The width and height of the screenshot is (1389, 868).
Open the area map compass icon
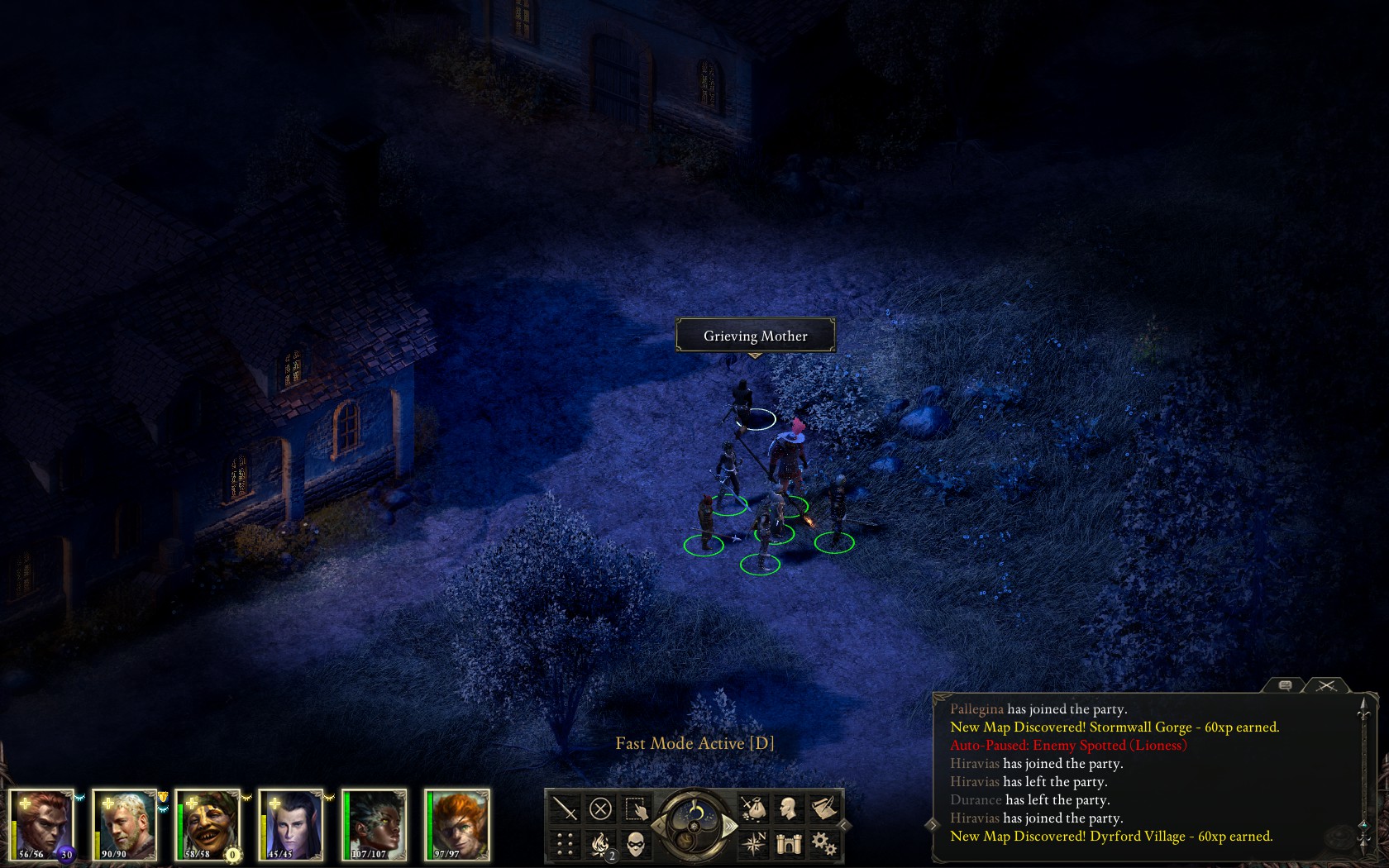click(x=753, y=843)
